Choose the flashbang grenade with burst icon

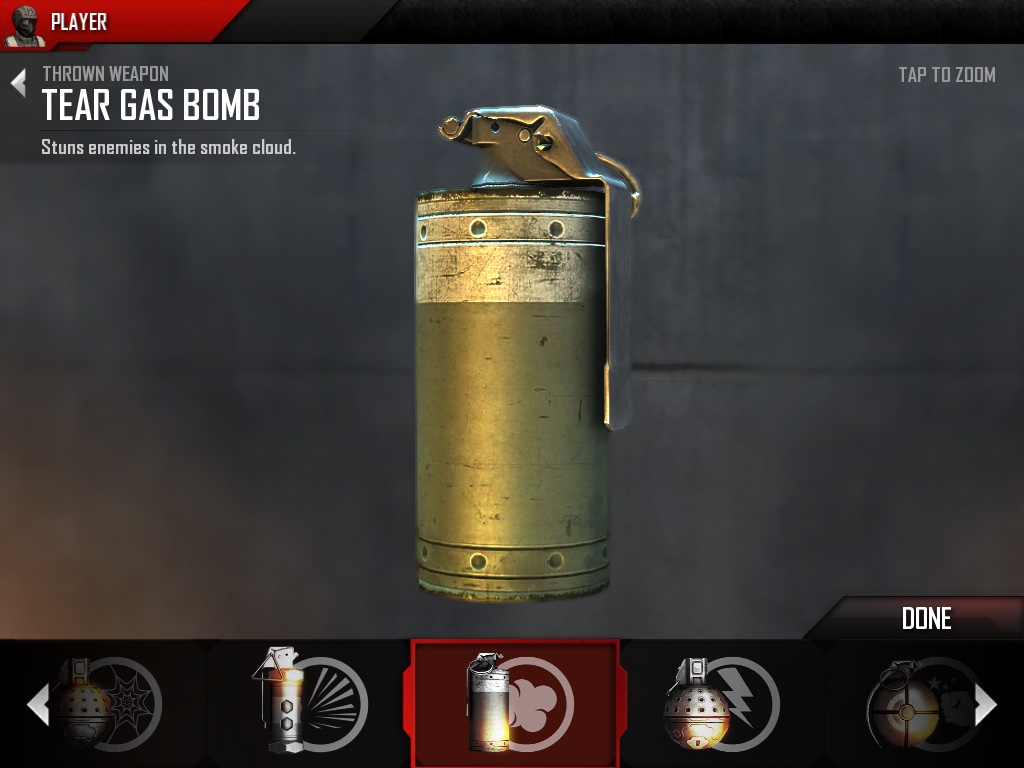coord(310,703)
